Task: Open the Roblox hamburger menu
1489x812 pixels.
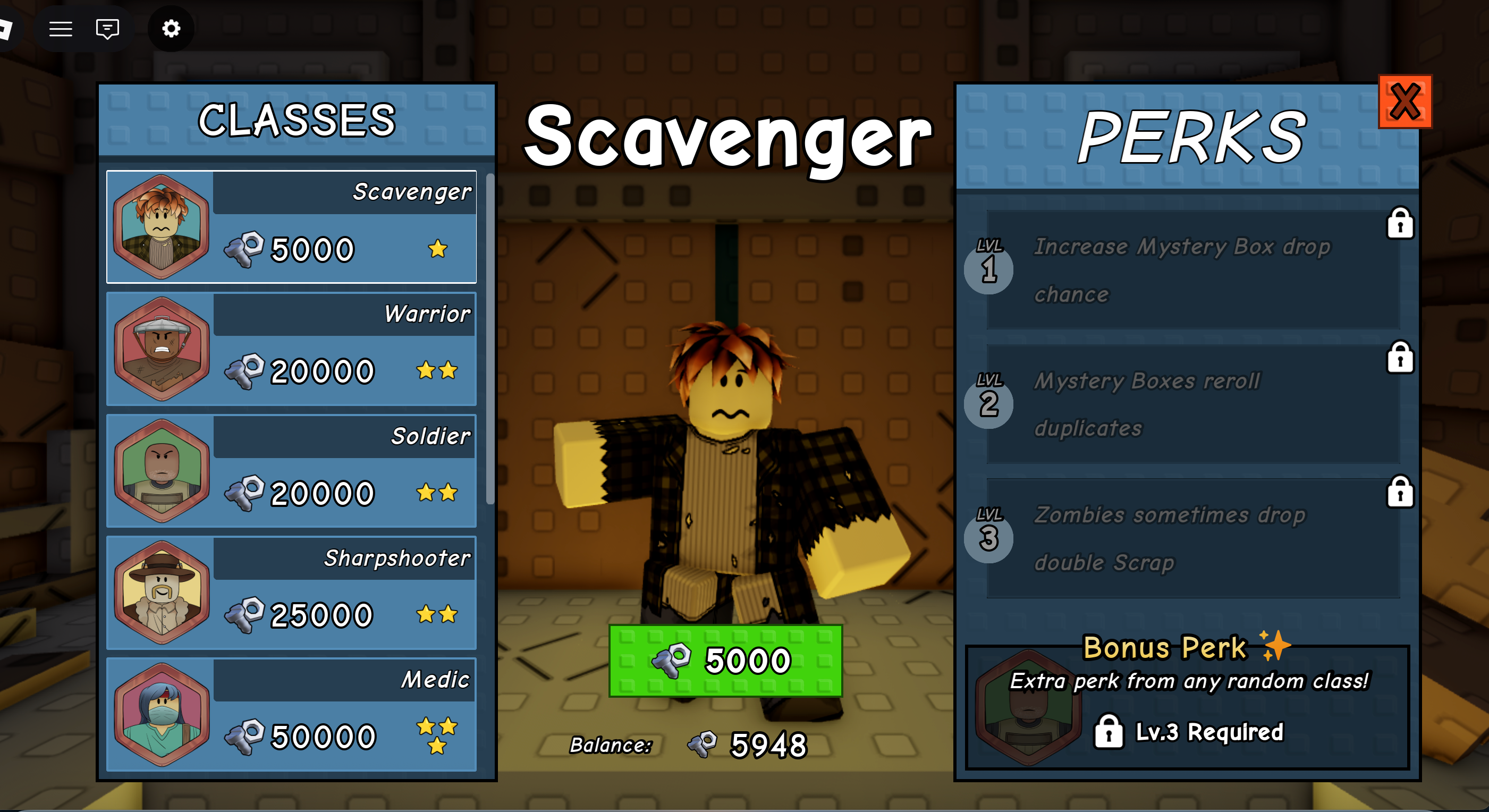Action: (60, 28)
